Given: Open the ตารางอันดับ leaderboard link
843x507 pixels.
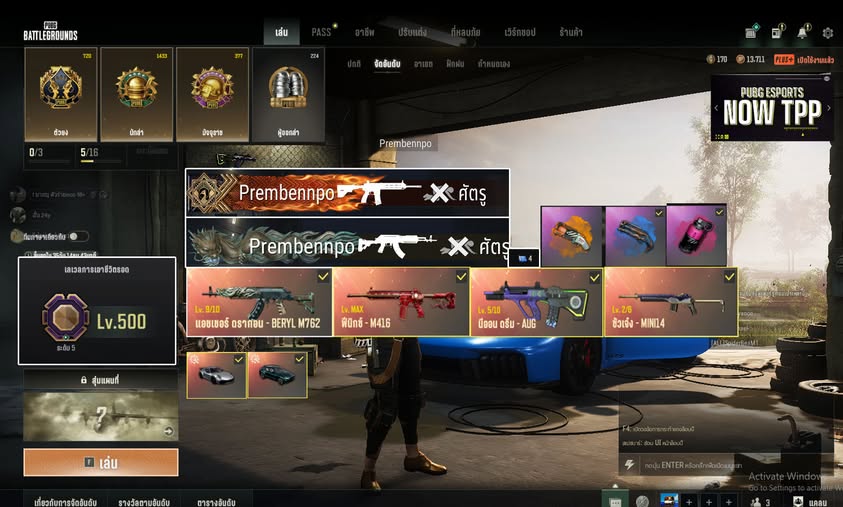Looking at the screenshot, I should [x=224, y=498].
